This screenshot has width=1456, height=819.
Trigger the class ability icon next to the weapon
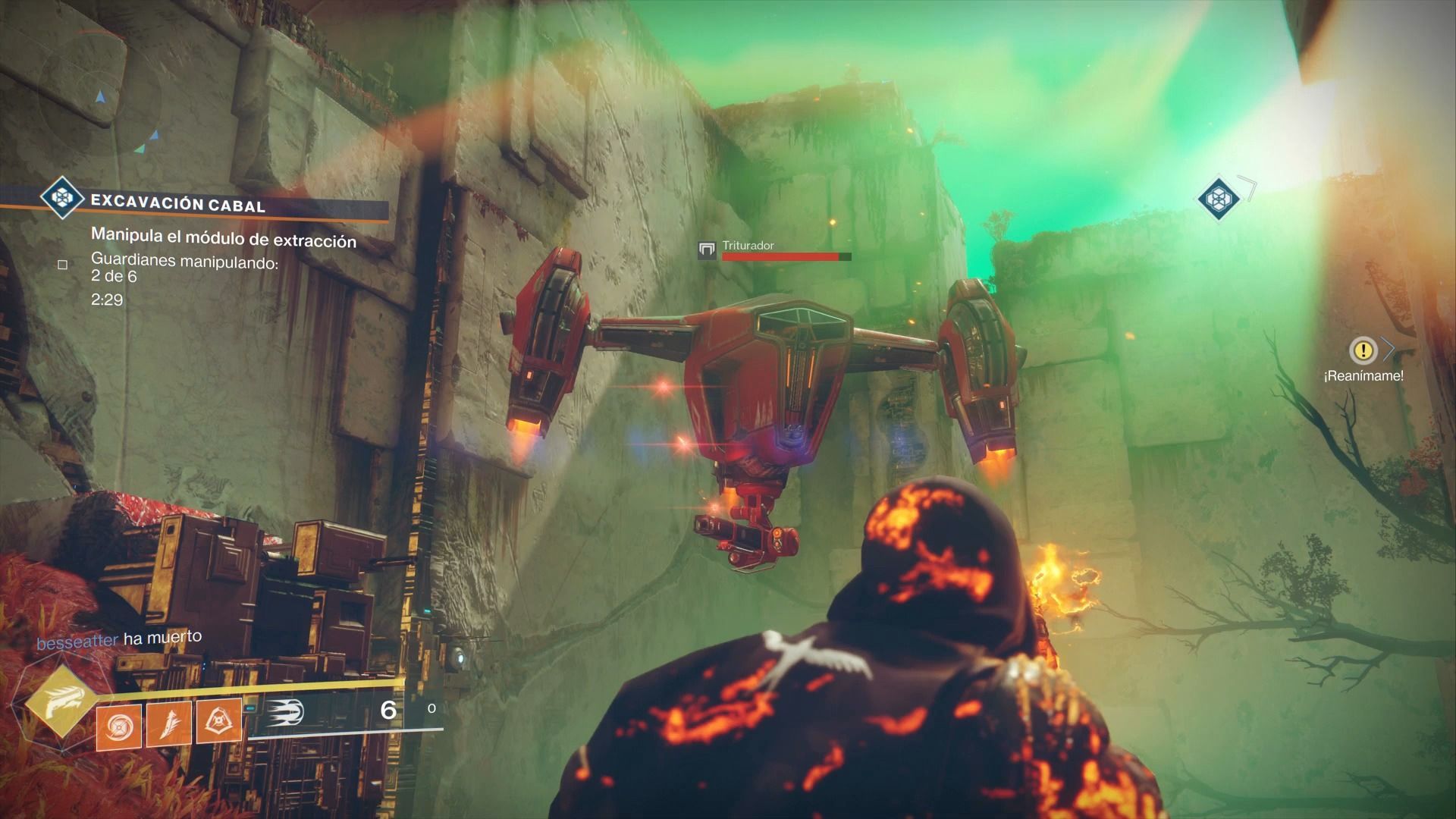coord(219,721)
